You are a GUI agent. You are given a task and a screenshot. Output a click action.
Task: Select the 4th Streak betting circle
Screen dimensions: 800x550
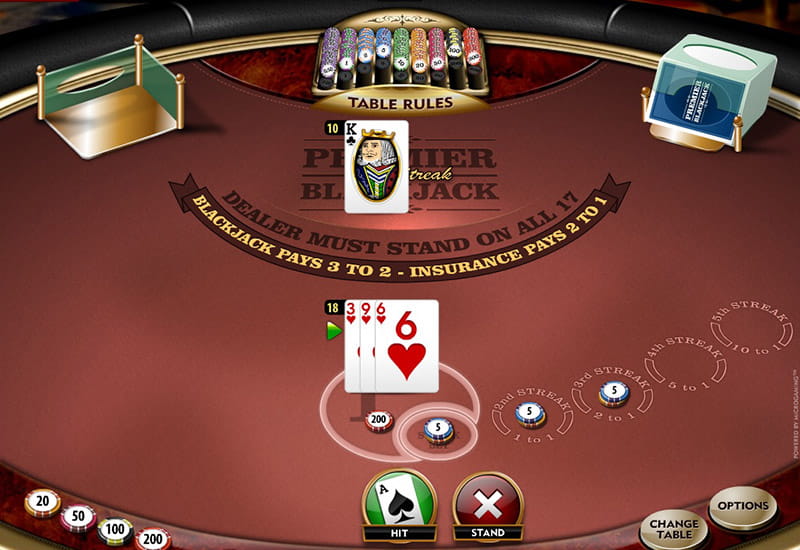[x=681, y=362]
